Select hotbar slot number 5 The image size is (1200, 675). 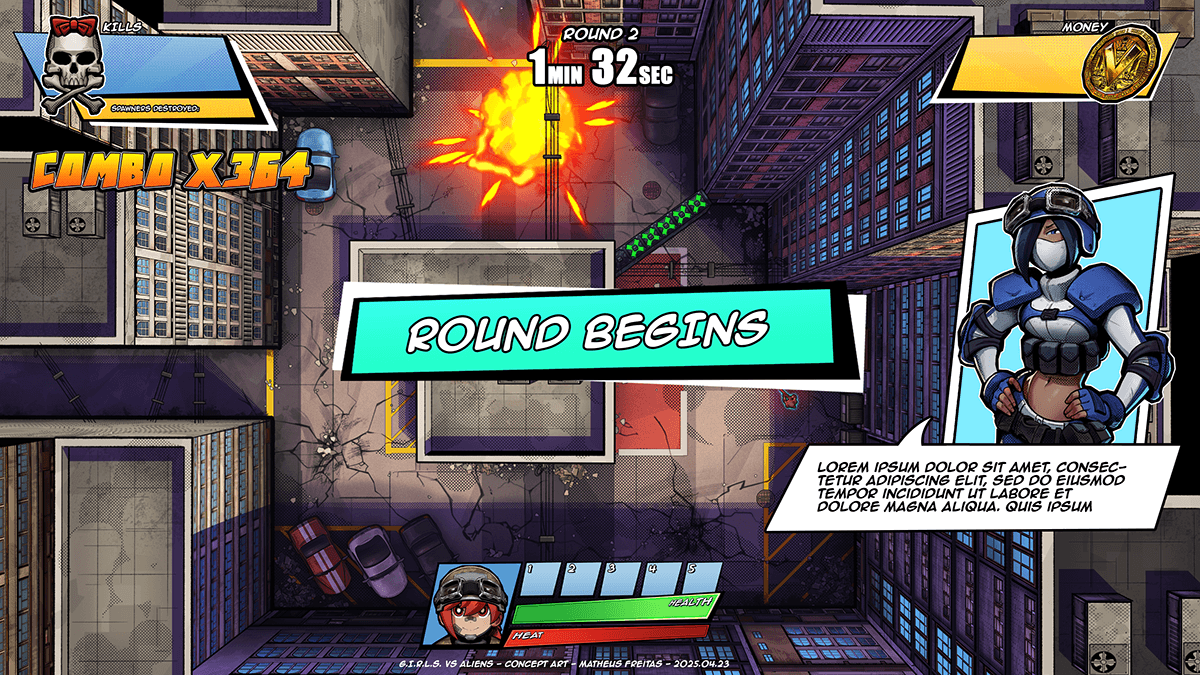click(x=700, y=581)
